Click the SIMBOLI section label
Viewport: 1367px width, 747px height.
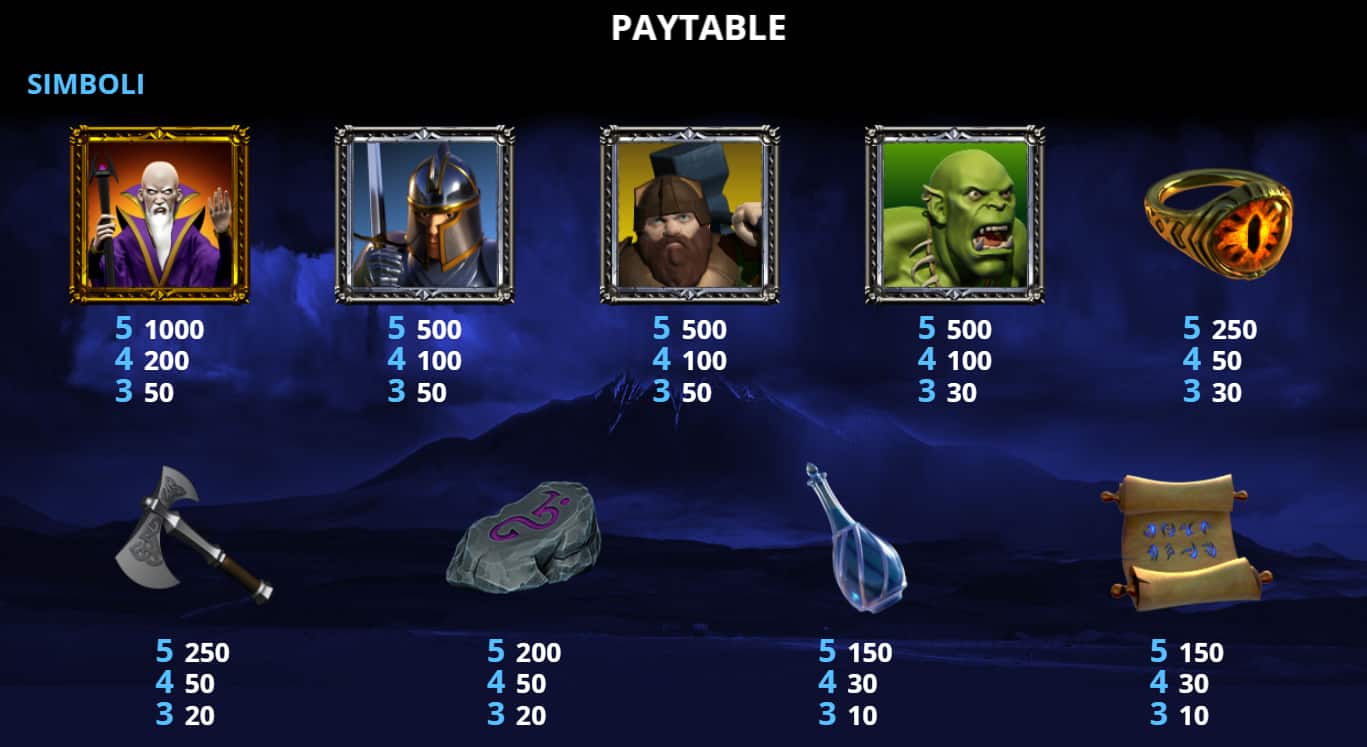pos(84,84)
